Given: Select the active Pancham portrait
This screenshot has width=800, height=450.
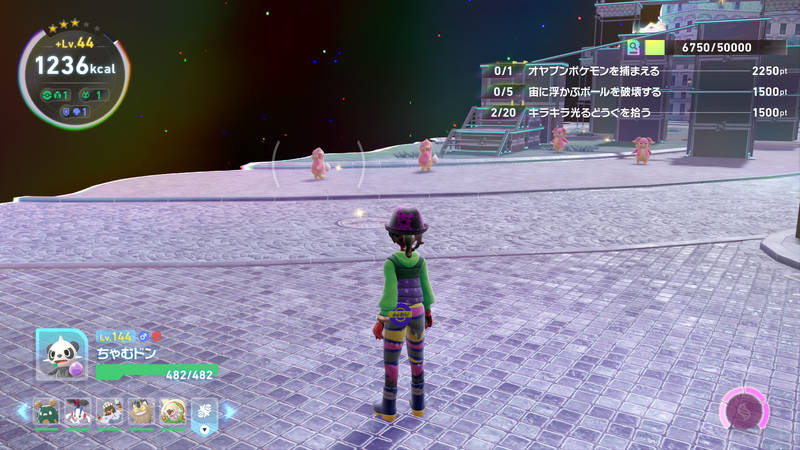Looking at the screenshot, I should click(59, 354).
